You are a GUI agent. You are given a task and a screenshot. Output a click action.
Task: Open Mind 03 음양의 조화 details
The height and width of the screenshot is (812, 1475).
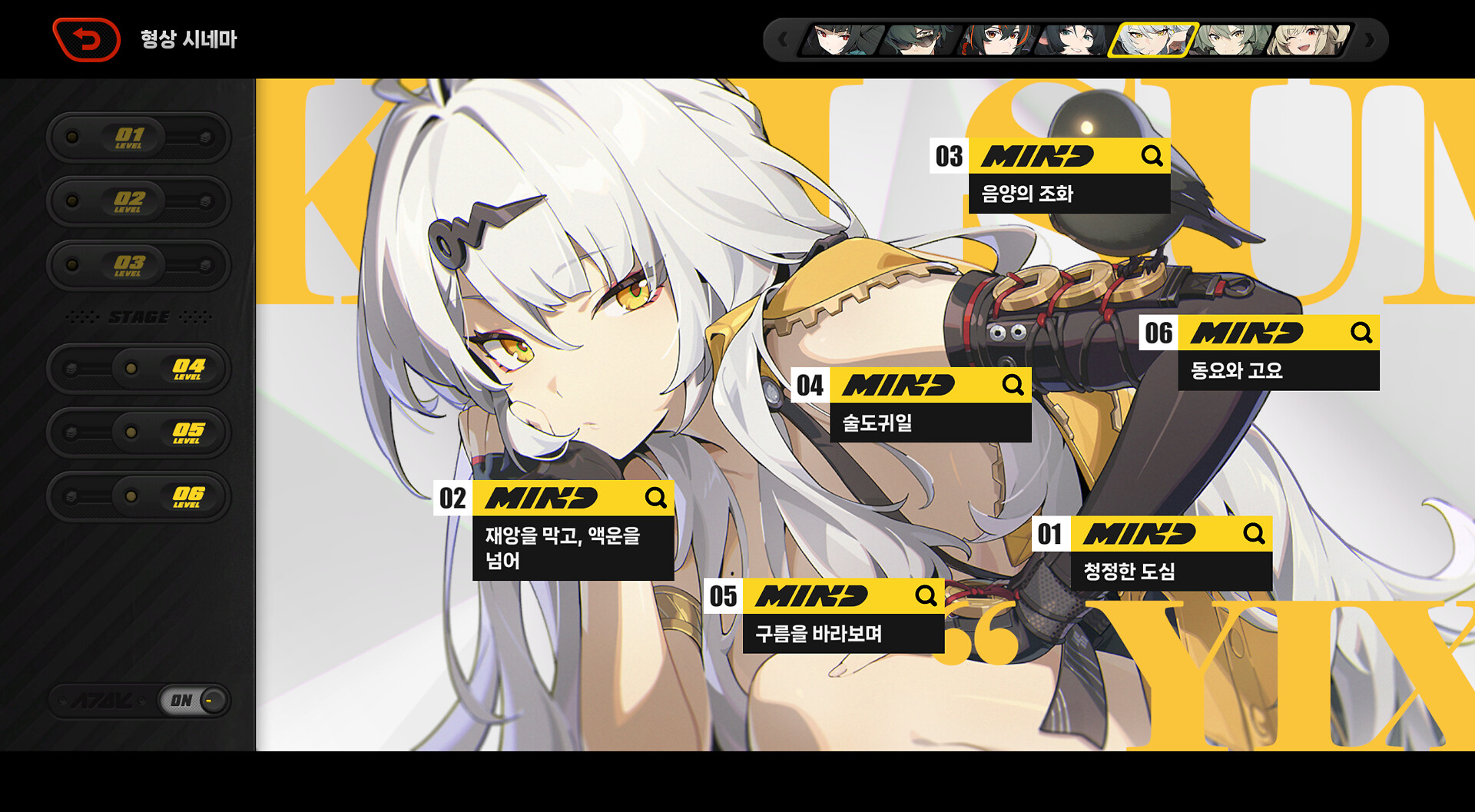point(1152,156)
